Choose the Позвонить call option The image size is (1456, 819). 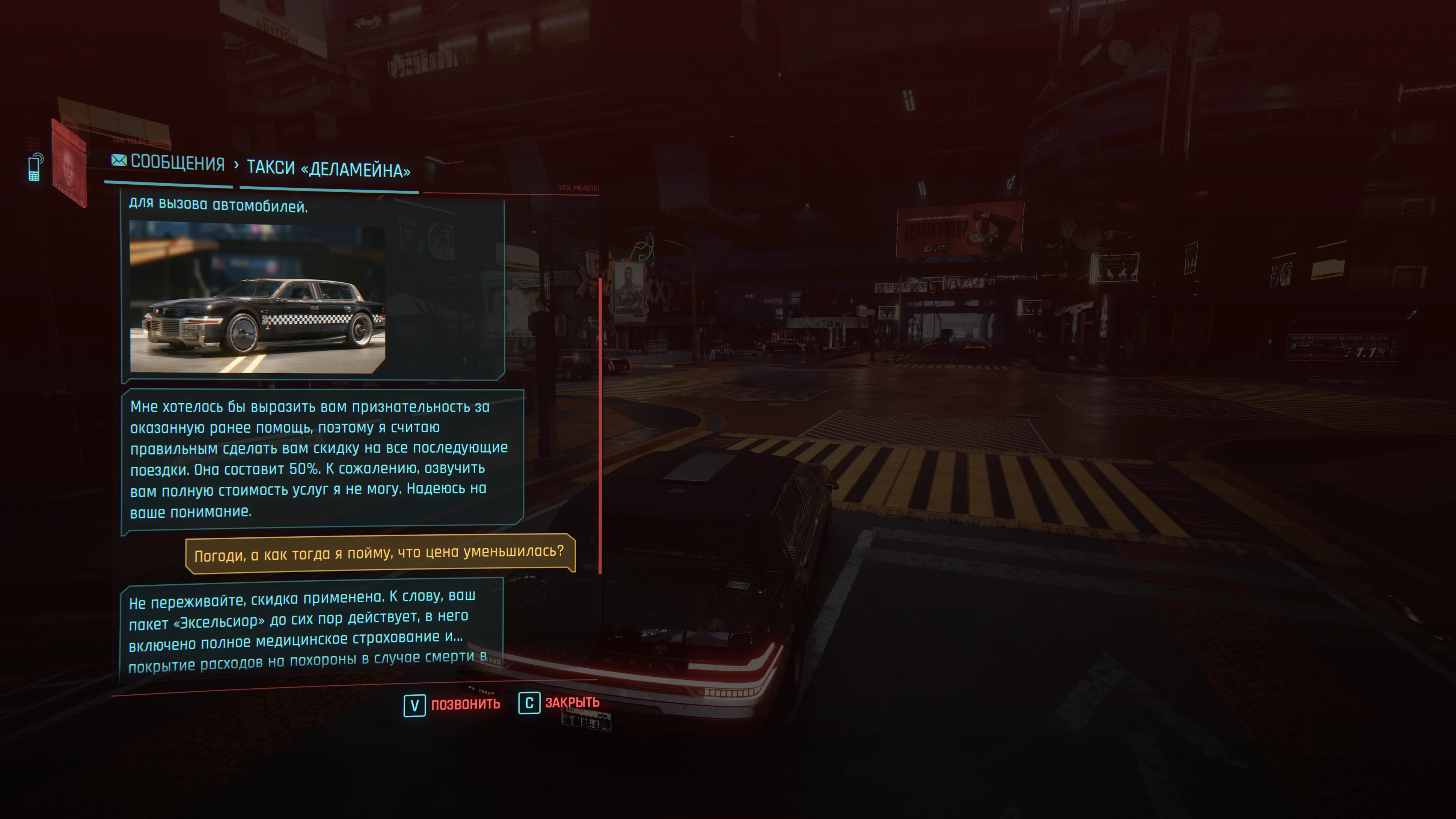(x=452, y=704)
